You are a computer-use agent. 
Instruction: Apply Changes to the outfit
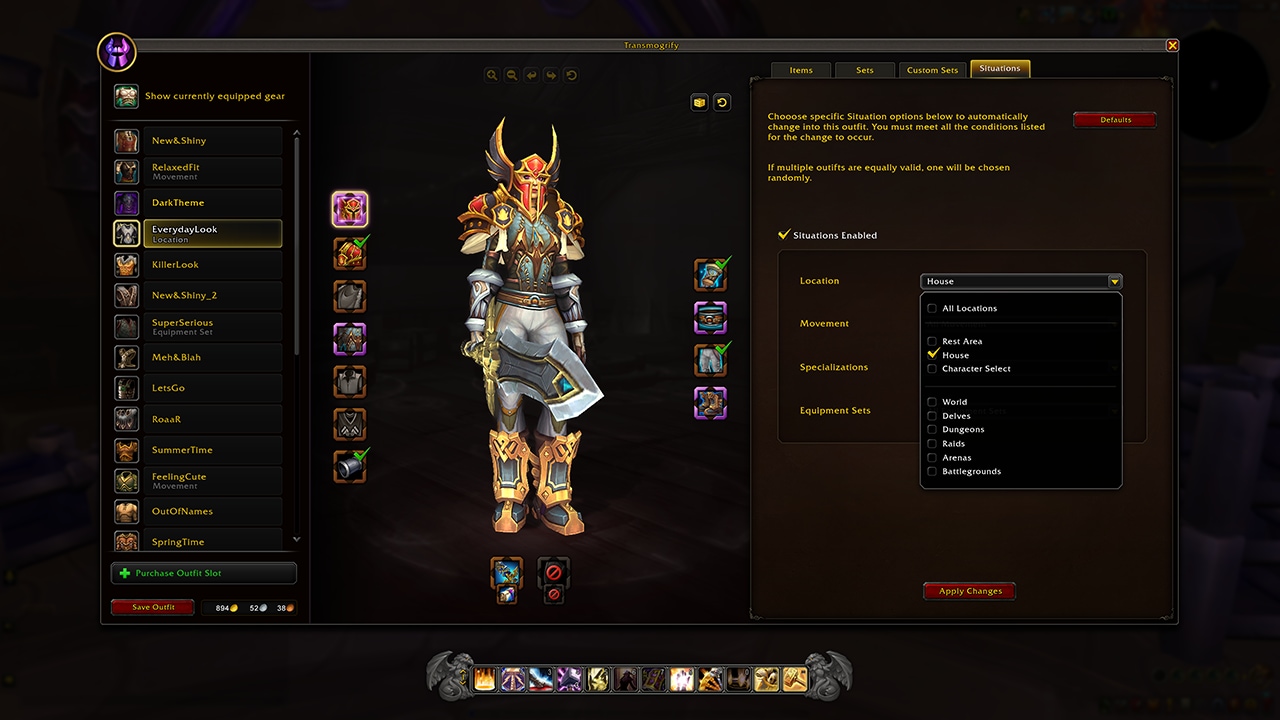point(969,591)
